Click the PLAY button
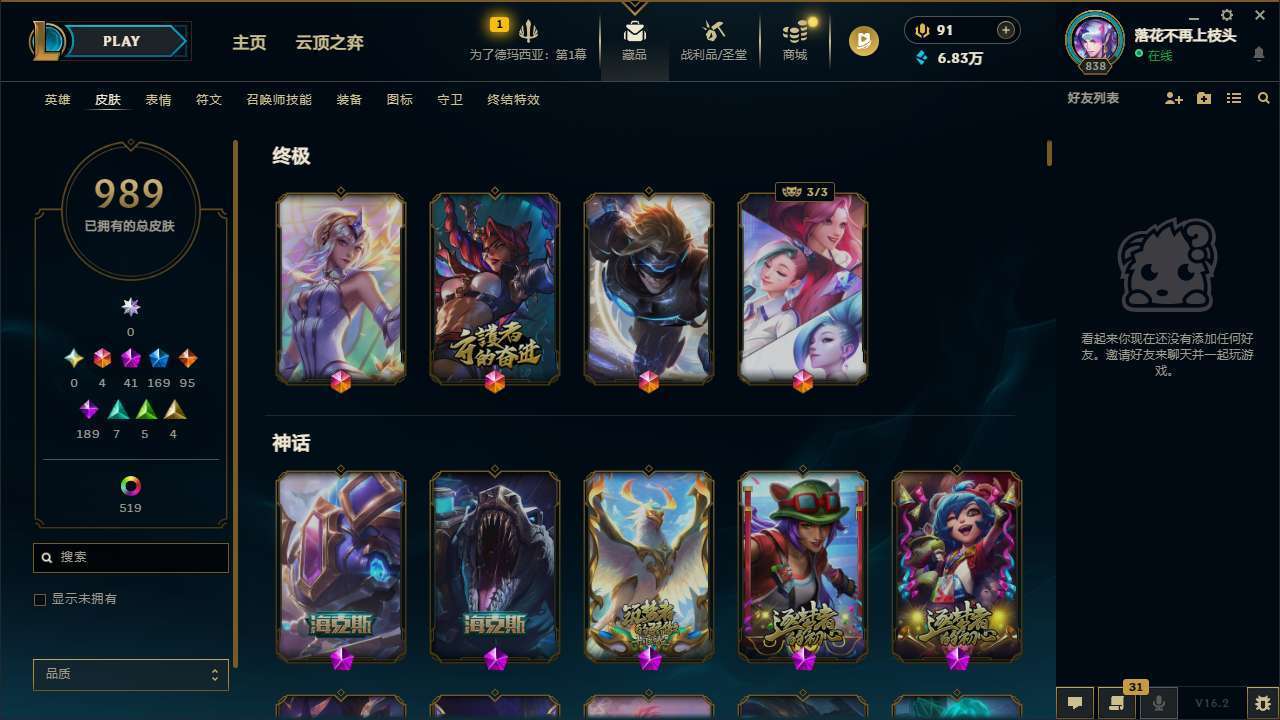 point(120,41)
